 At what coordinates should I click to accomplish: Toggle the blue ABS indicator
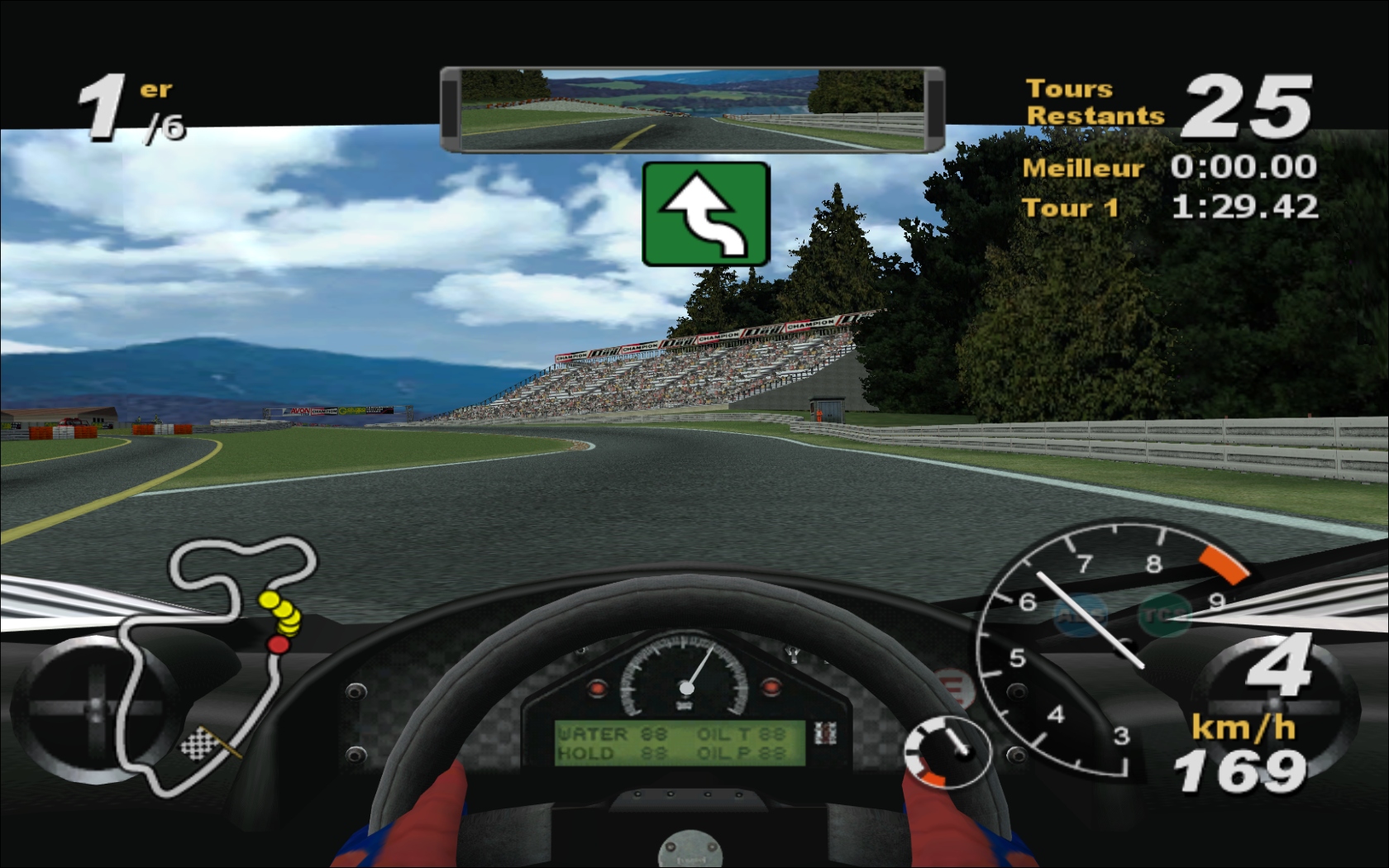pyautogui.click(x=1081, y=615)
